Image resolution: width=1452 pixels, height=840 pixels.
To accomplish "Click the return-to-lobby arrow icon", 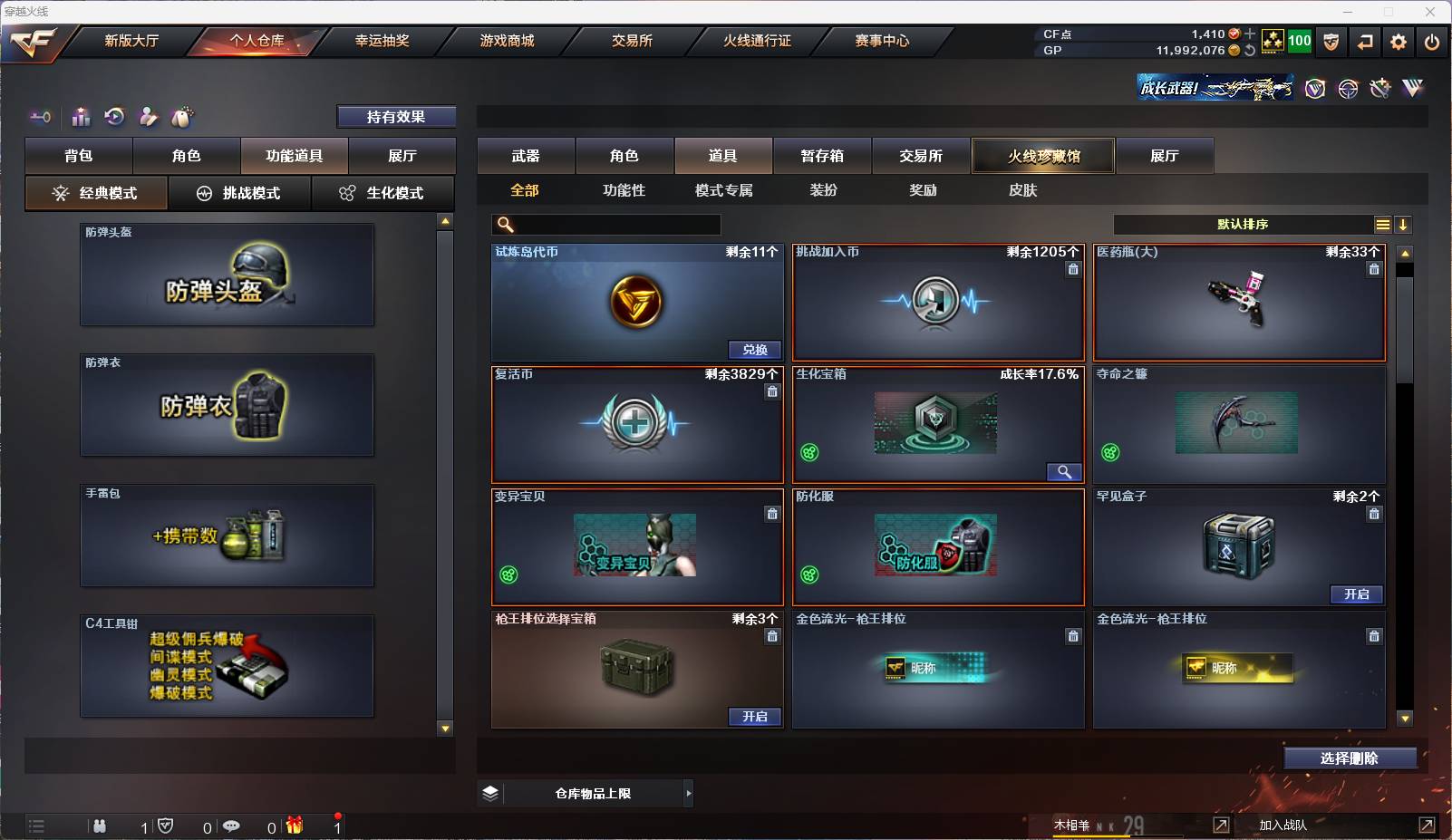I will 1365,42.
